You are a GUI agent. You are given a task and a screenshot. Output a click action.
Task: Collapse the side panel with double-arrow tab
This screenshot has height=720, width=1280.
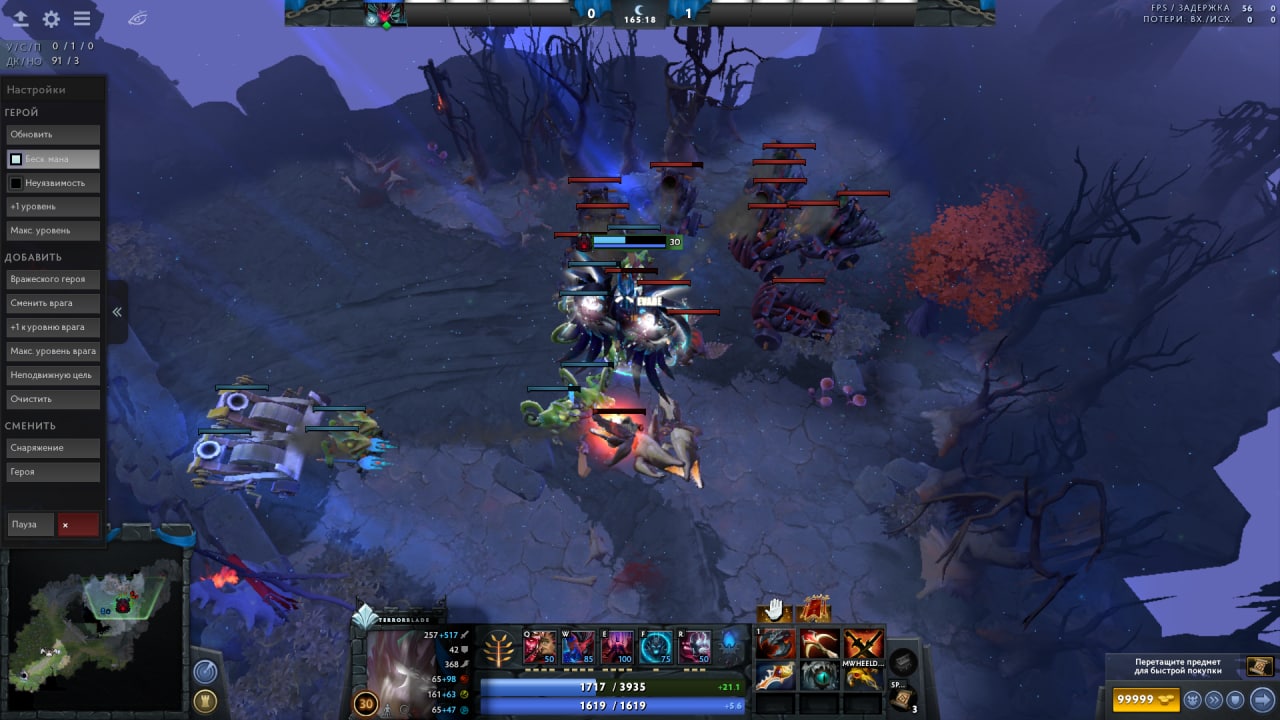[x=117, y=312]
